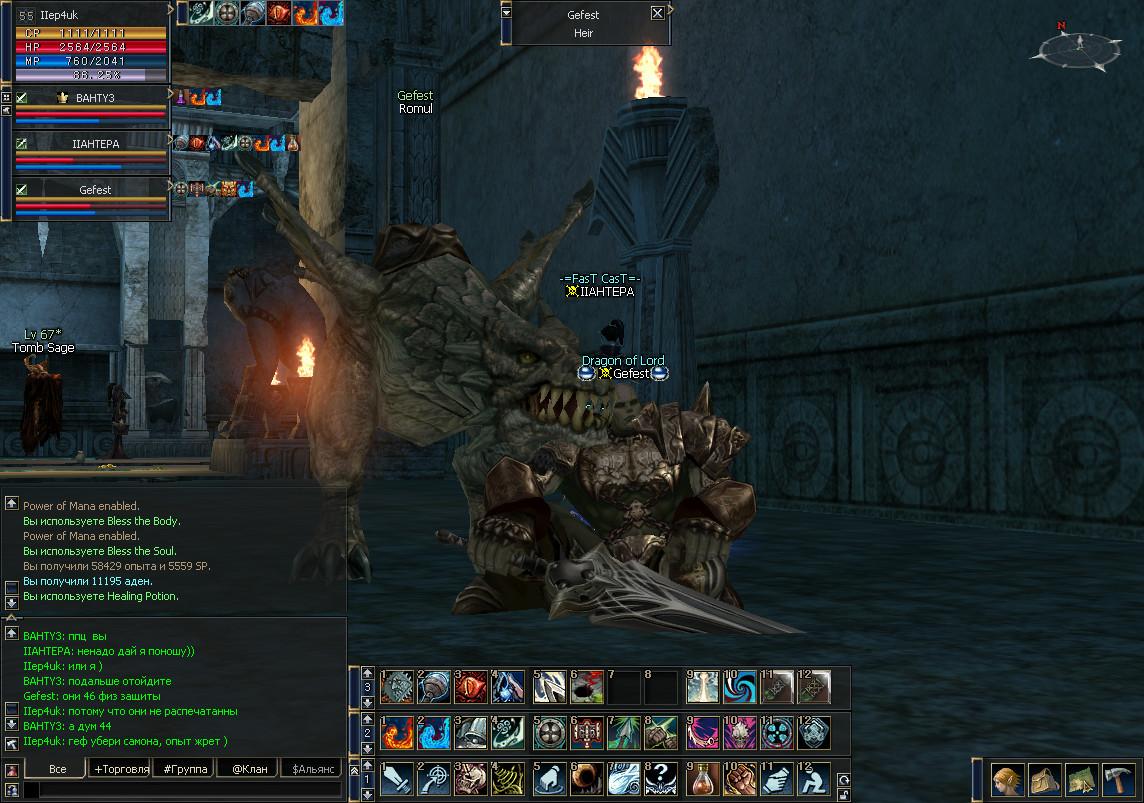This screenshot has width=1144, height=803.
Task: Cast the blue water swirl skill
Action: [435, 731]
